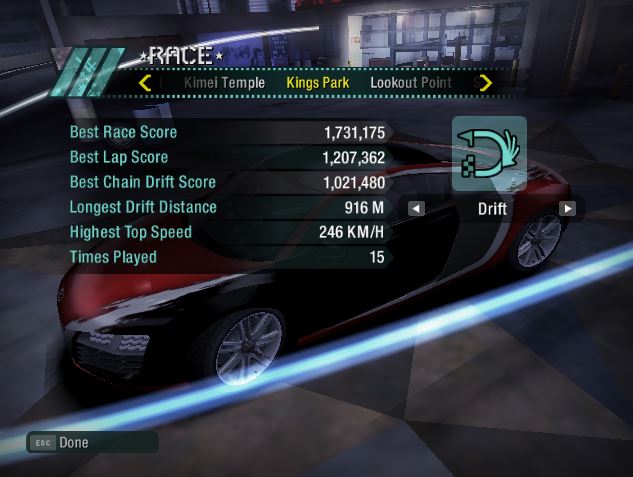The image size is (633, 477).
Task: Select previous race mode with left arrow
Action: click(416, 209)
